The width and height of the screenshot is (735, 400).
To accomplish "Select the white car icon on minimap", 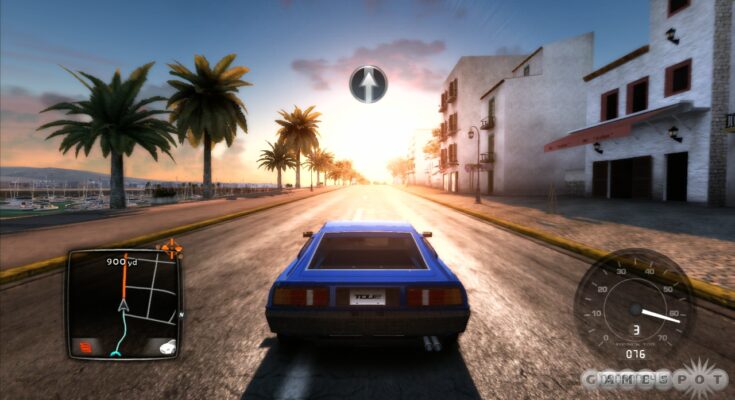I will pos(166,346).
